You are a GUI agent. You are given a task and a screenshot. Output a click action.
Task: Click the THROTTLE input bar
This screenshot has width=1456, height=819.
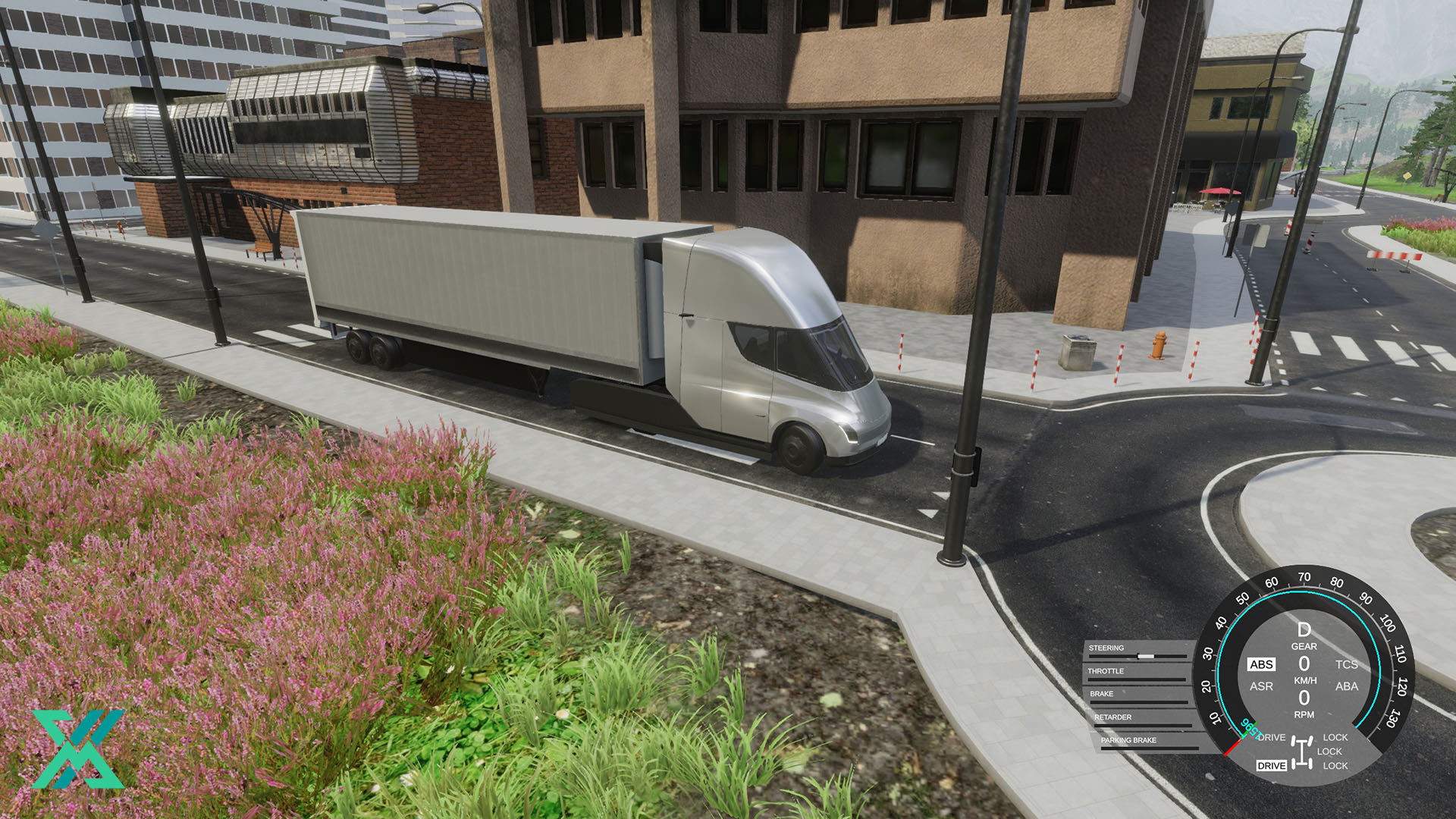(x=1136, y=679)
